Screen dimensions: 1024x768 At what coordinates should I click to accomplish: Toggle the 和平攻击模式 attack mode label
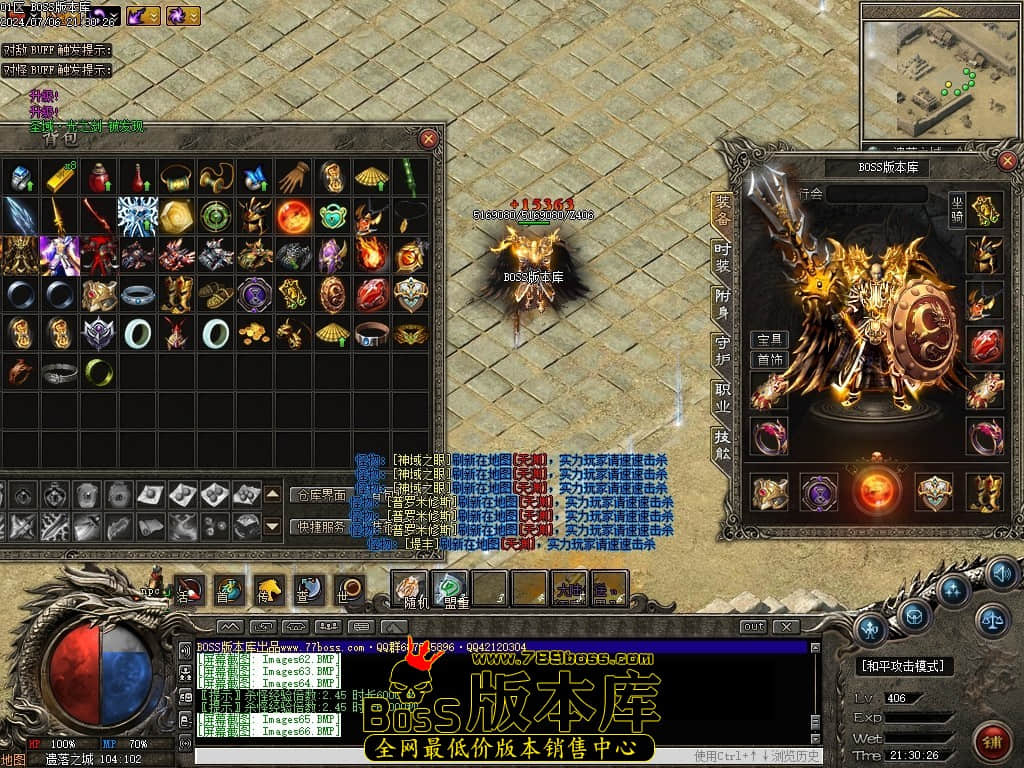906,666
